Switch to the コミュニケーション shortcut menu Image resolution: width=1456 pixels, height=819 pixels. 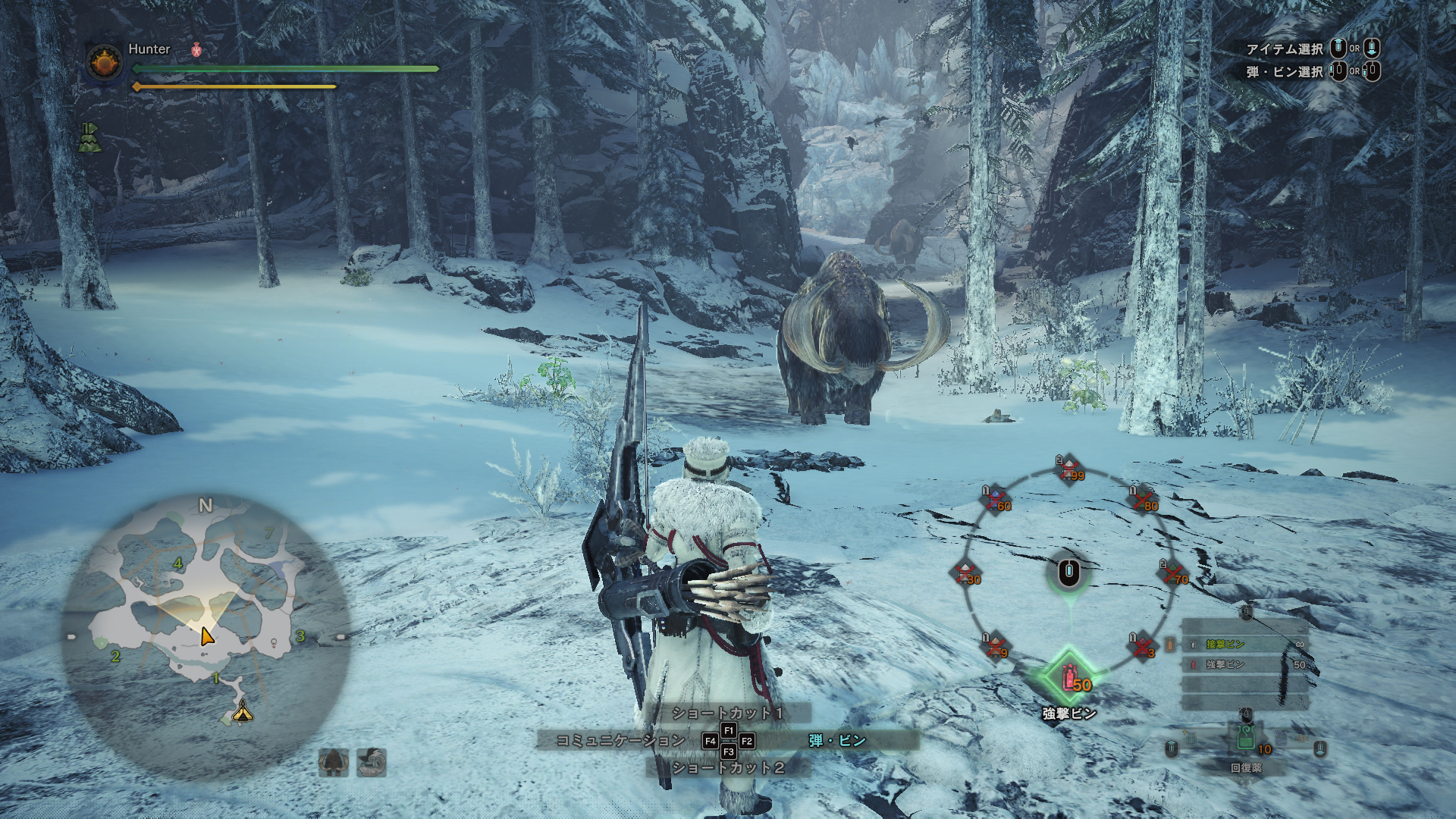[x=620, y=740]
